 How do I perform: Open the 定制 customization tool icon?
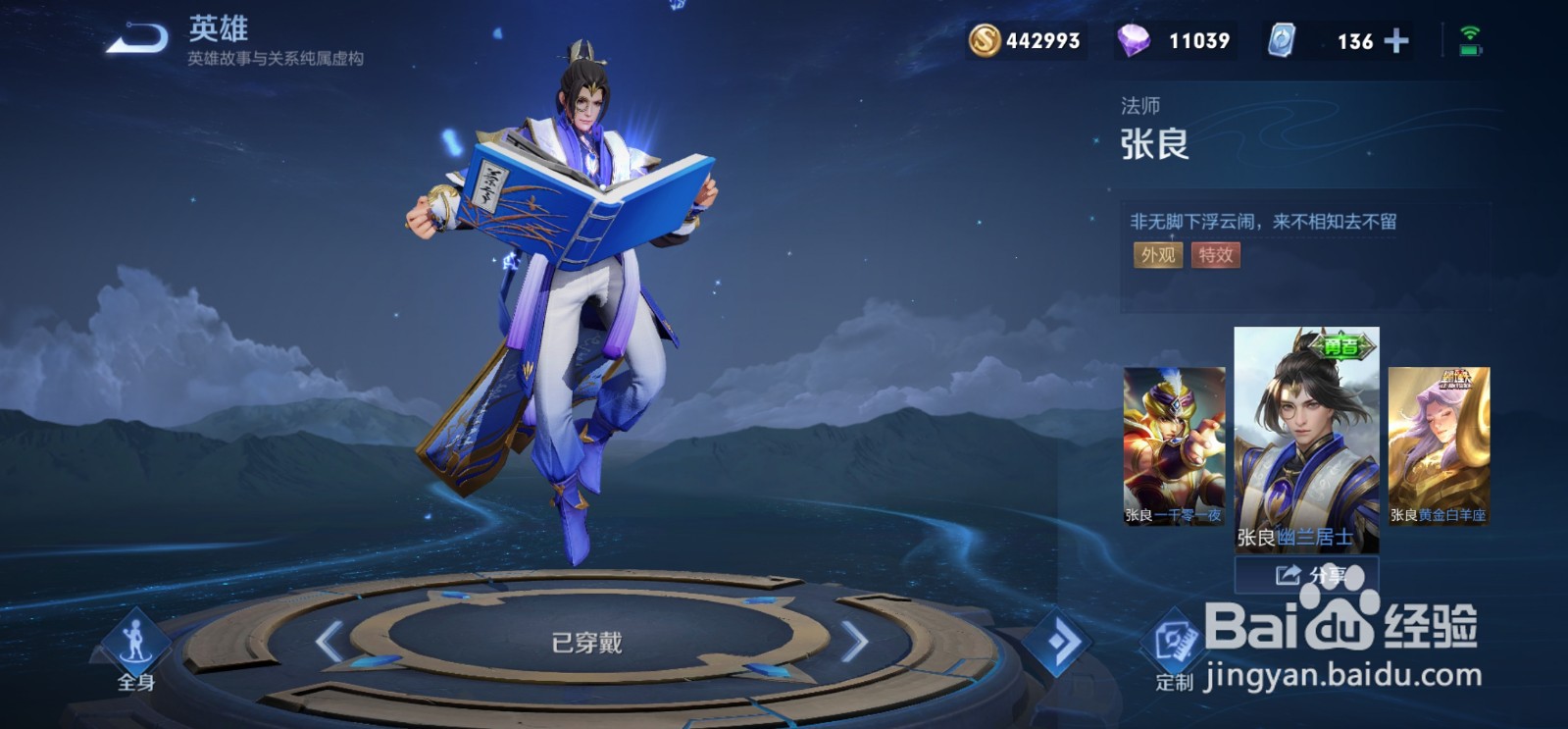1175,638
